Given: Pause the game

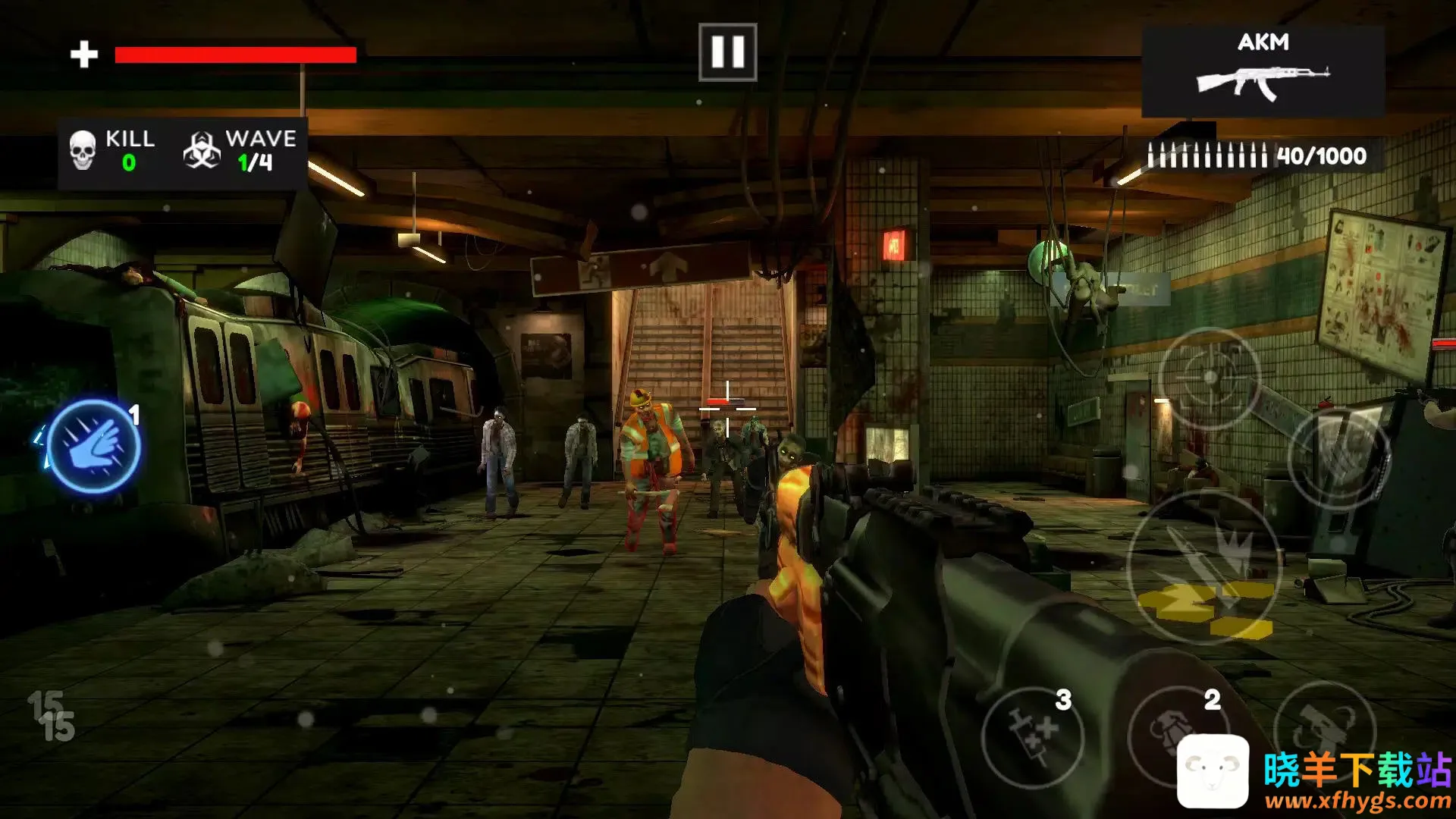Looking at the screenshot, I should (727, 52).
